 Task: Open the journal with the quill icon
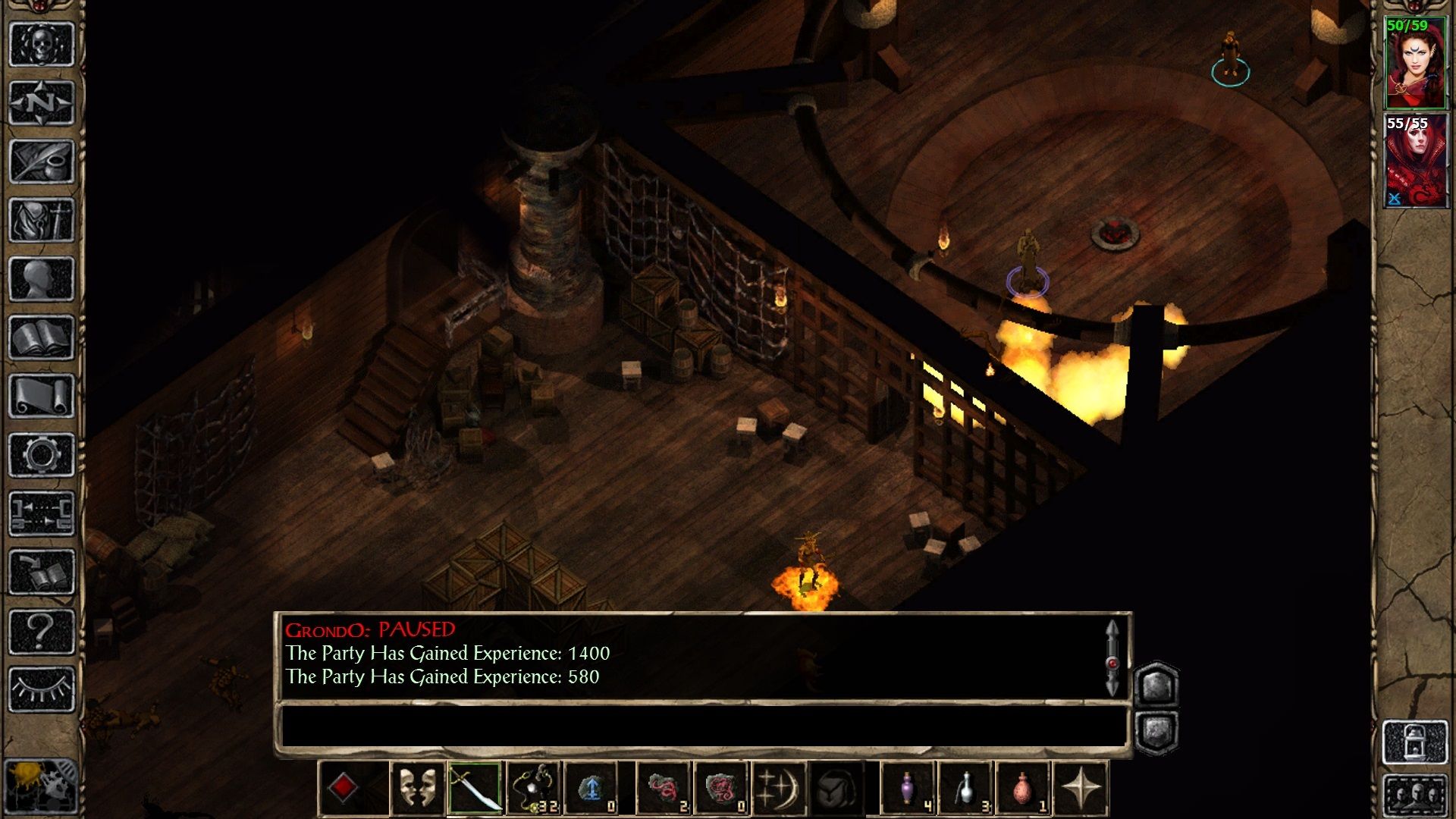pyautogui.click(x=42, y=161)
